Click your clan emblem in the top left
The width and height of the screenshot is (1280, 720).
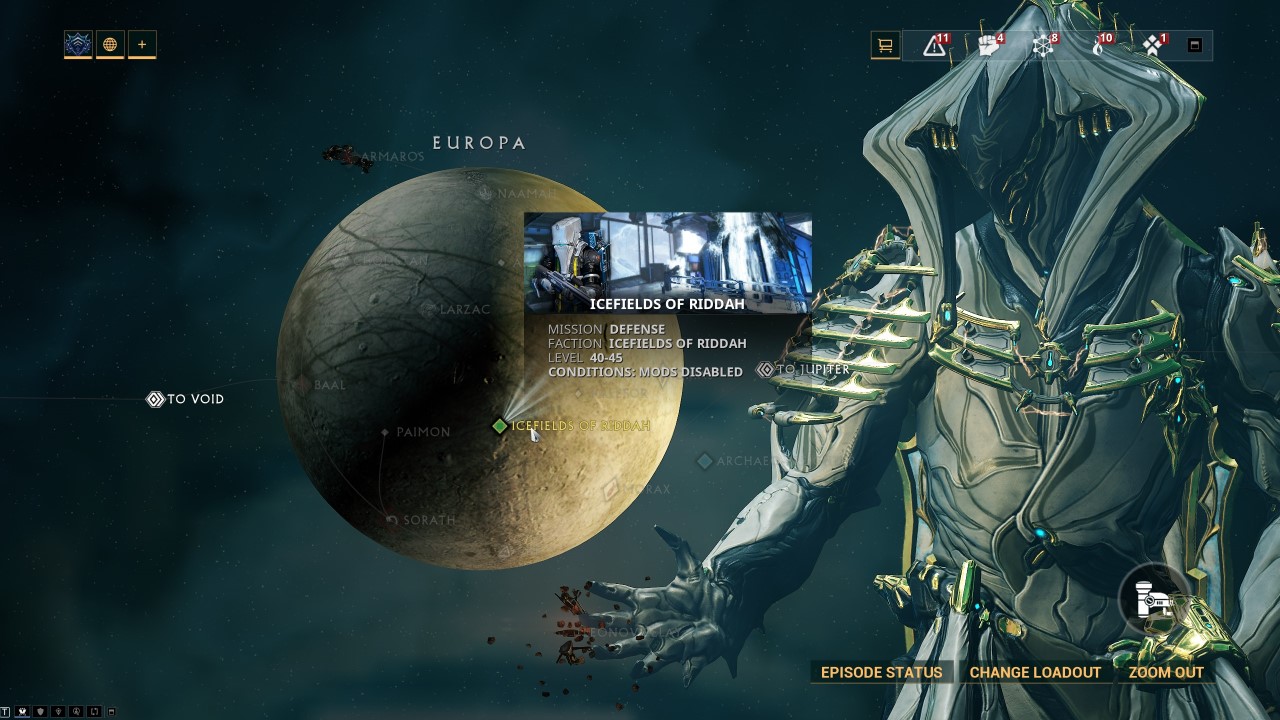[77, 44]
